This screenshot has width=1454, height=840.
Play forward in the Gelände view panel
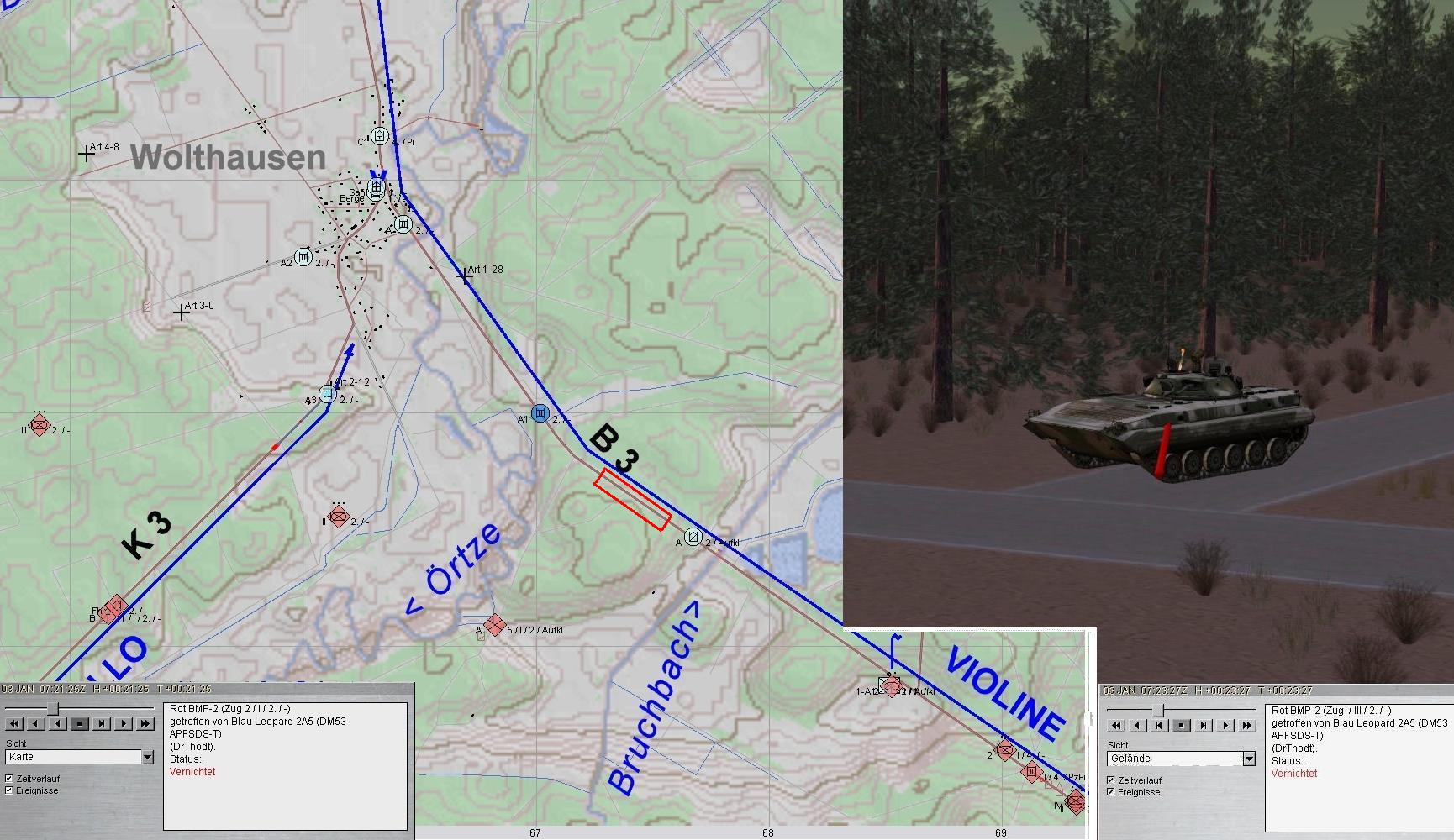[1225, 725]
